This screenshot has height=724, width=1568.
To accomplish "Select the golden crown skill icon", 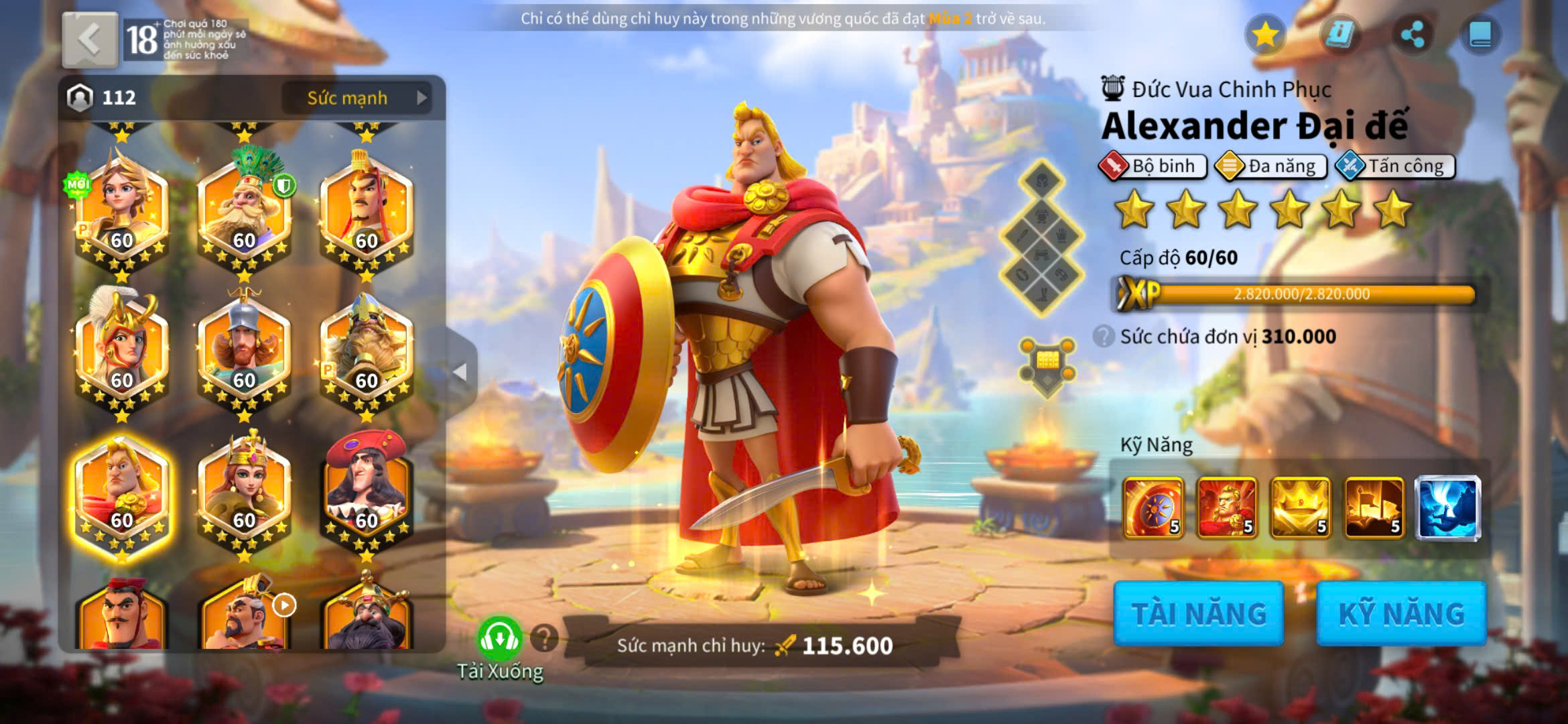I will pos(1300,508).
